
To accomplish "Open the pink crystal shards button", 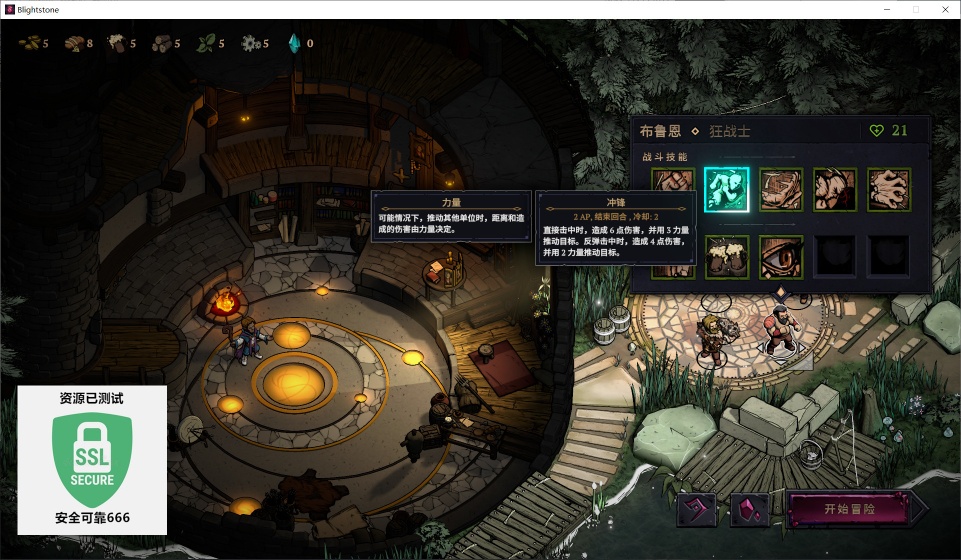I will tap(749, 510).
